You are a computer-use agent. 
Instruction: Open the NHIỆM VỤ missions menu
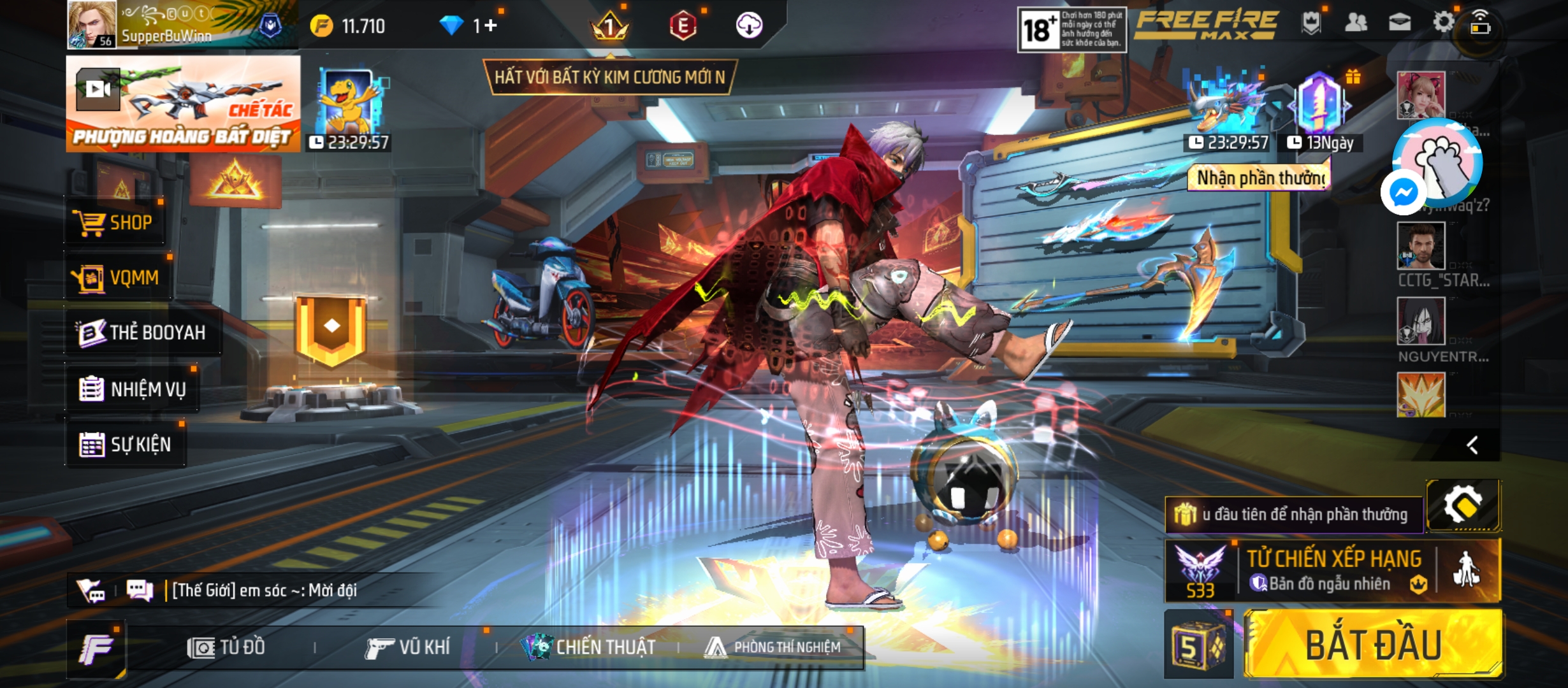tap(133, 389)
